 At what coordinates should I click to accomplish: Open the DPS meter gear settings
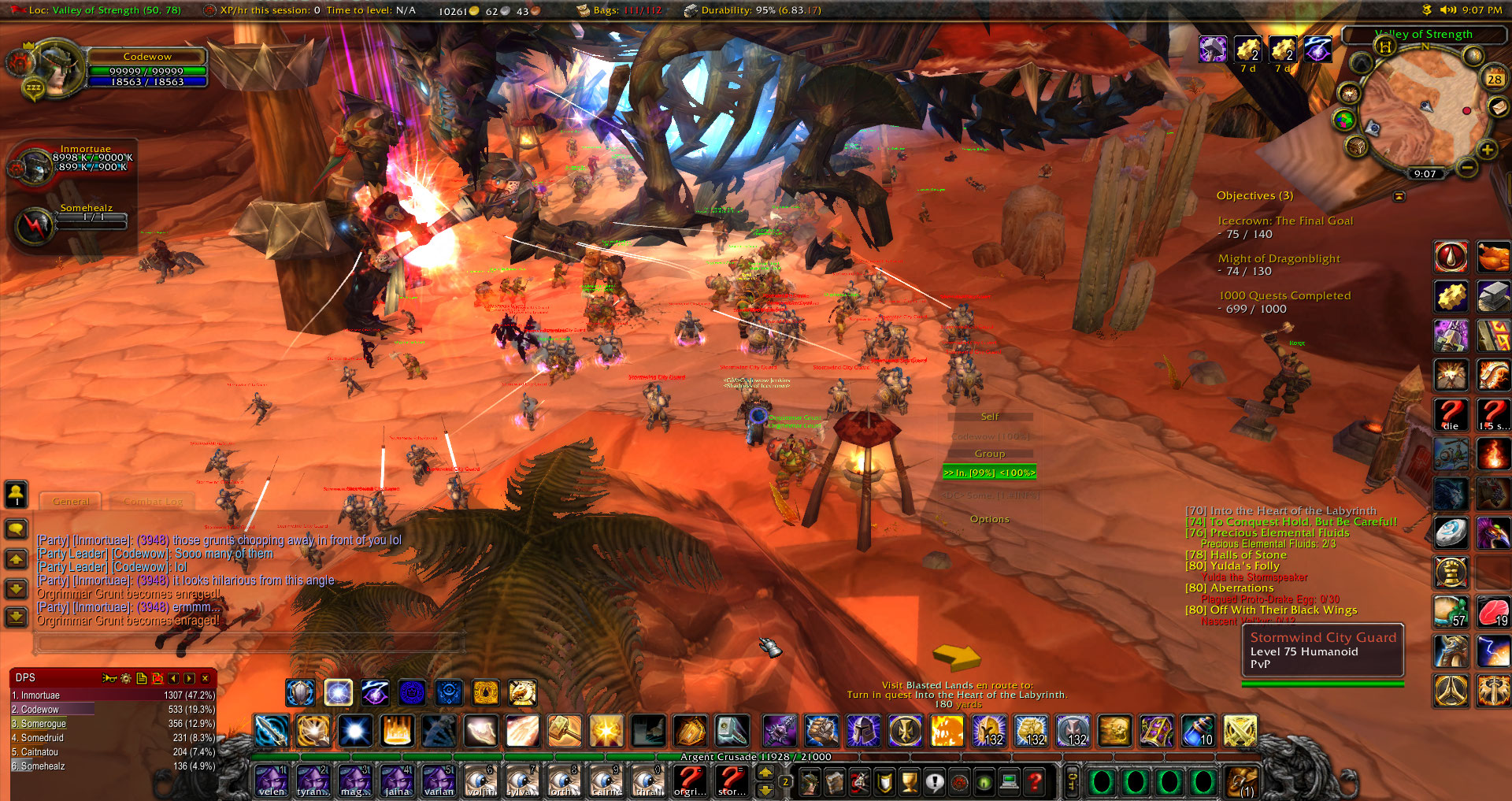125,678
